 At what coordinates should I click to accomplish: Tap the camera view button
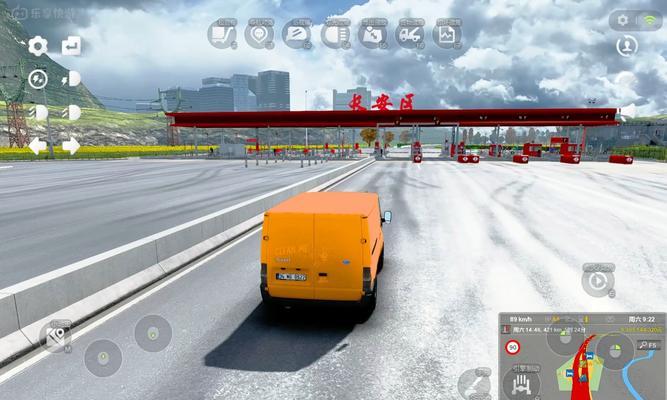(57, 337)
